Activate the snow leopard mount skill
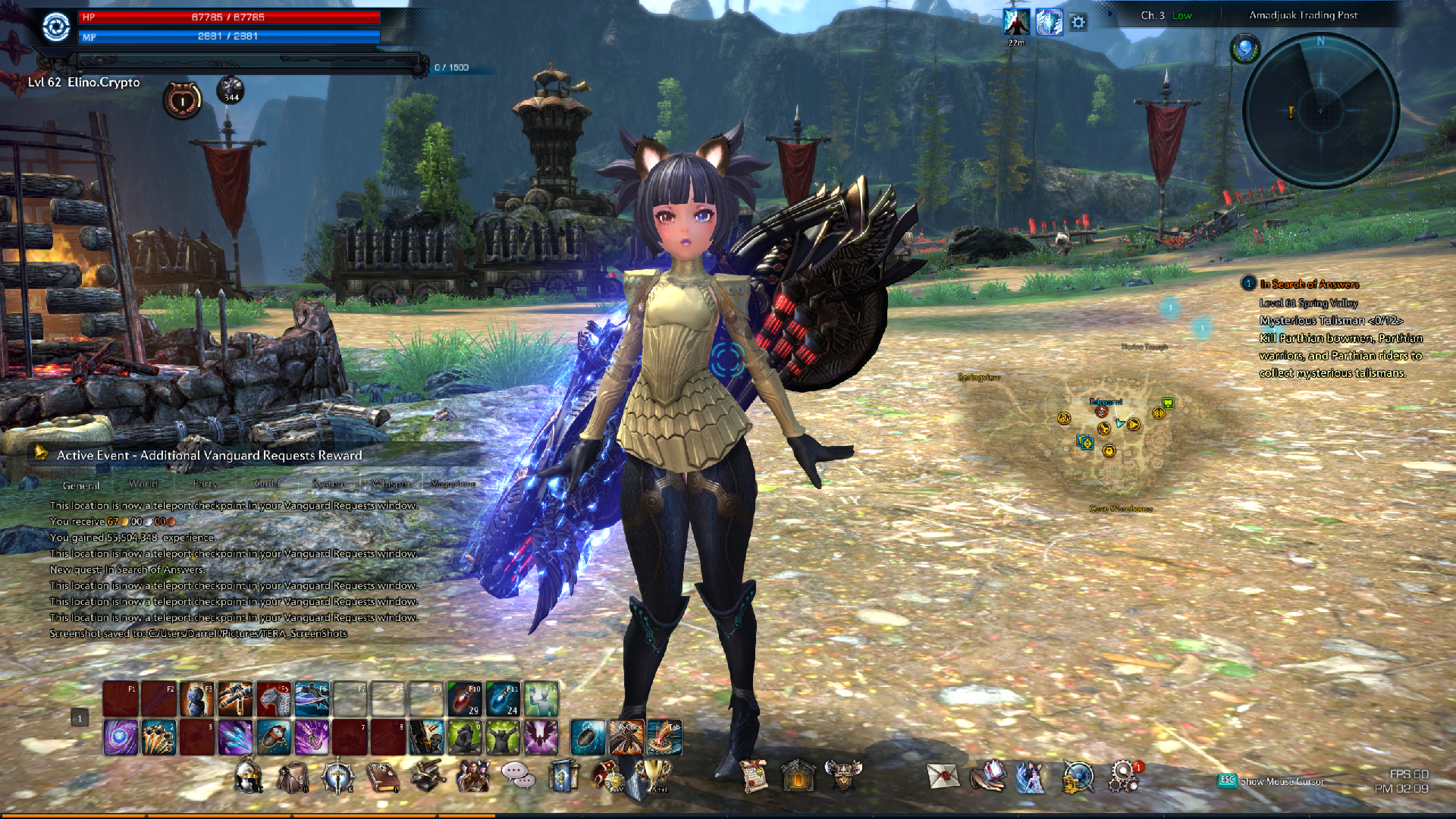1456x819 pixels. [274, 698]
